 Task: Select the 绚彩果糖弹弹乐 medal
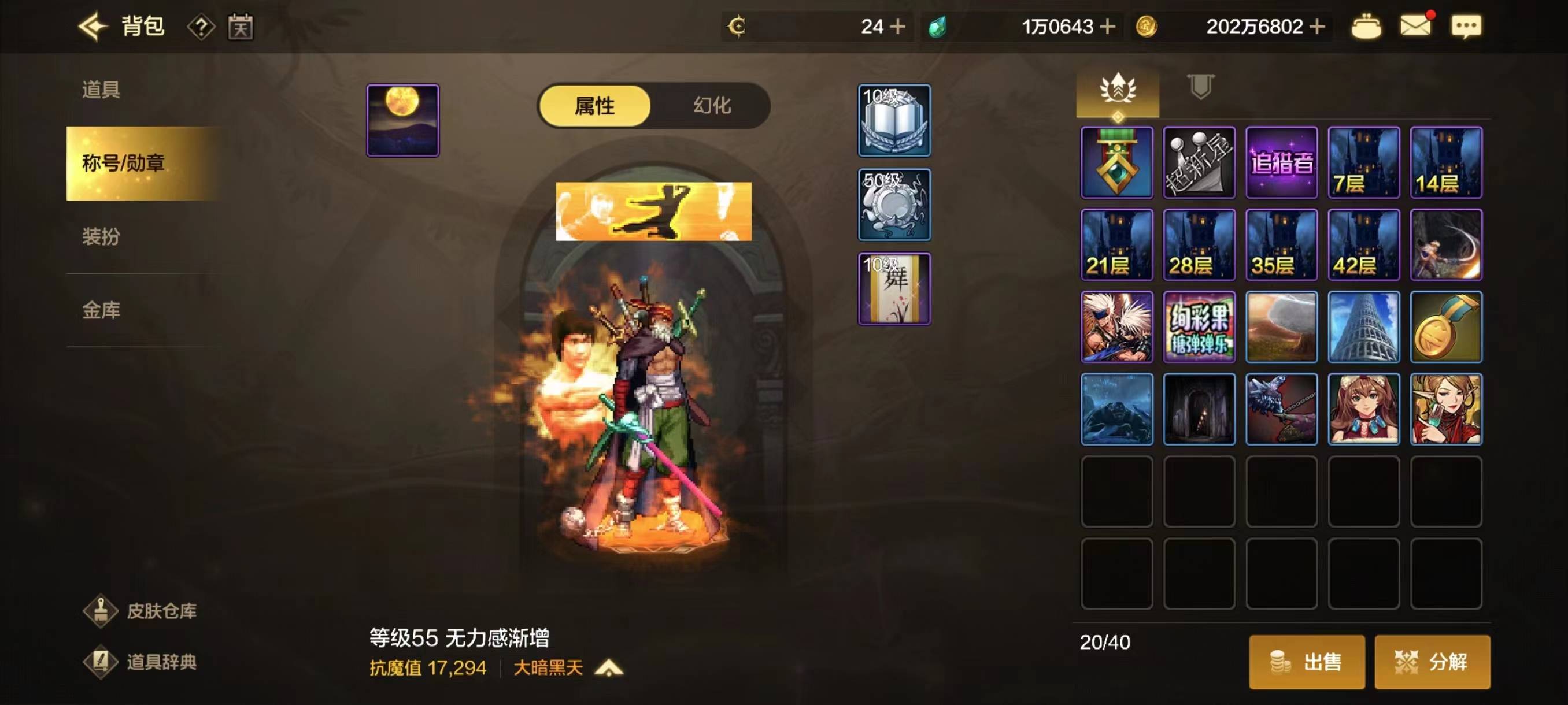(1199, 327)
